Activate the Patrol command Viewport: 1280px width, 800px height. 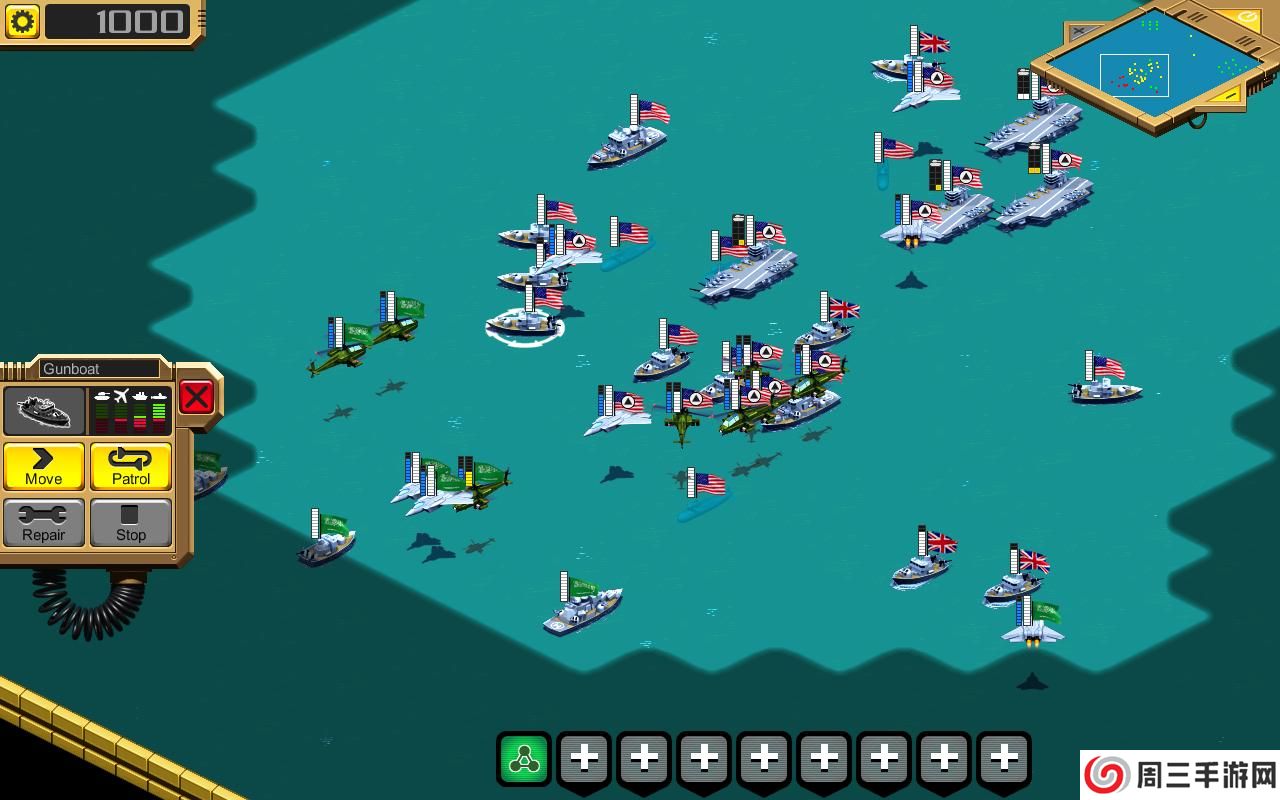pyautogui.click(x=131, y=467)
